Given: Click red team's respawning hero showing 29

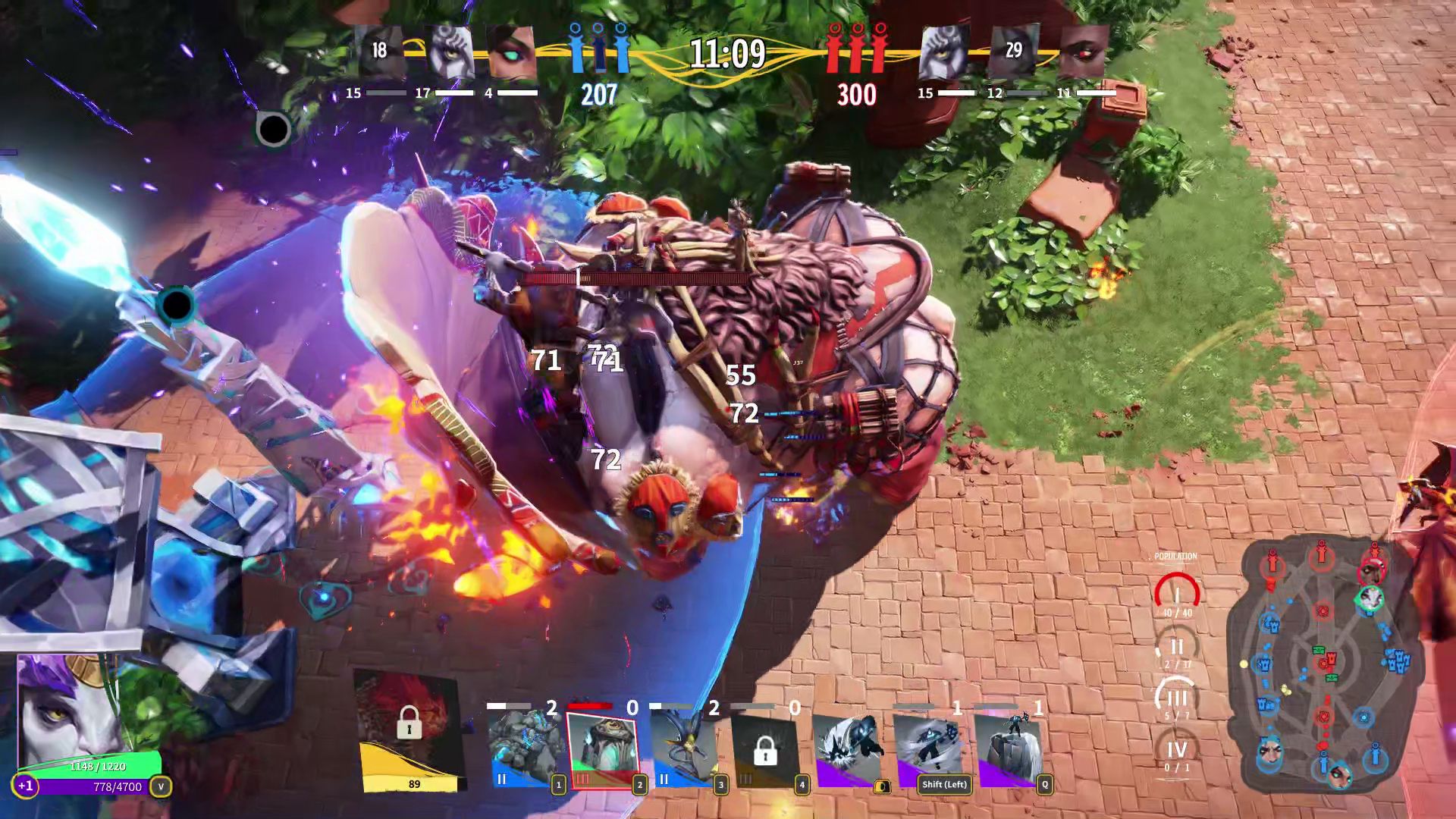Looking at the screenshot, I should click(1014, 52).
